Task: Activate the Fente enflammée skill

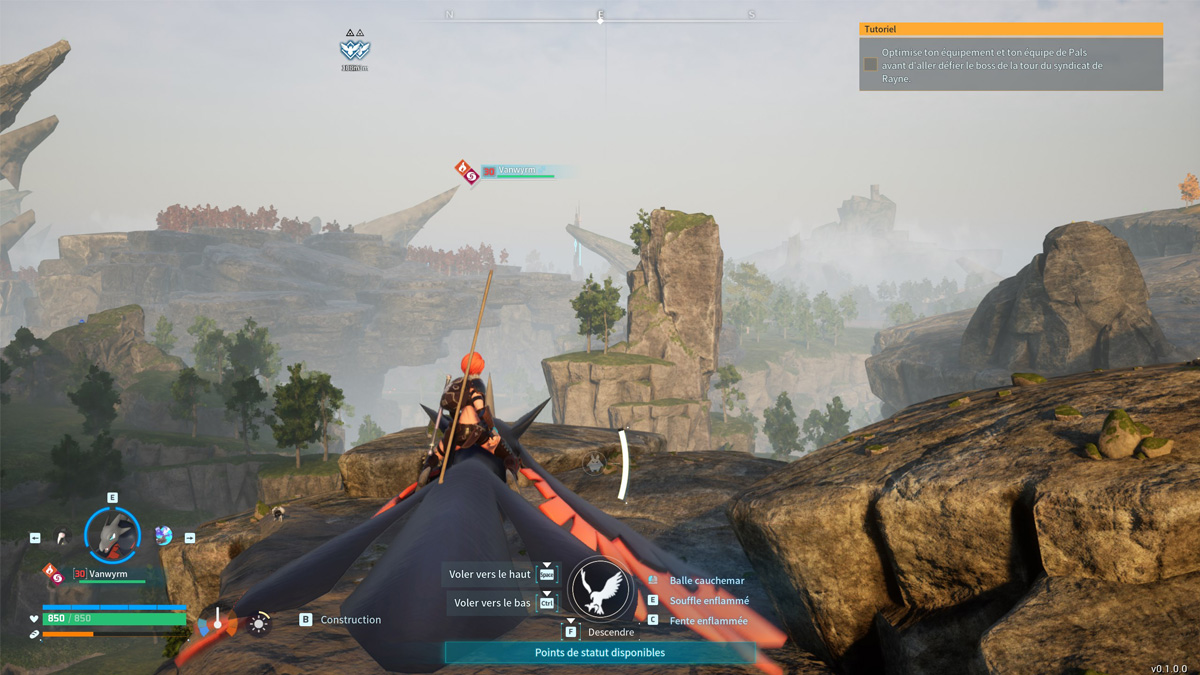Action: [708, 621]
